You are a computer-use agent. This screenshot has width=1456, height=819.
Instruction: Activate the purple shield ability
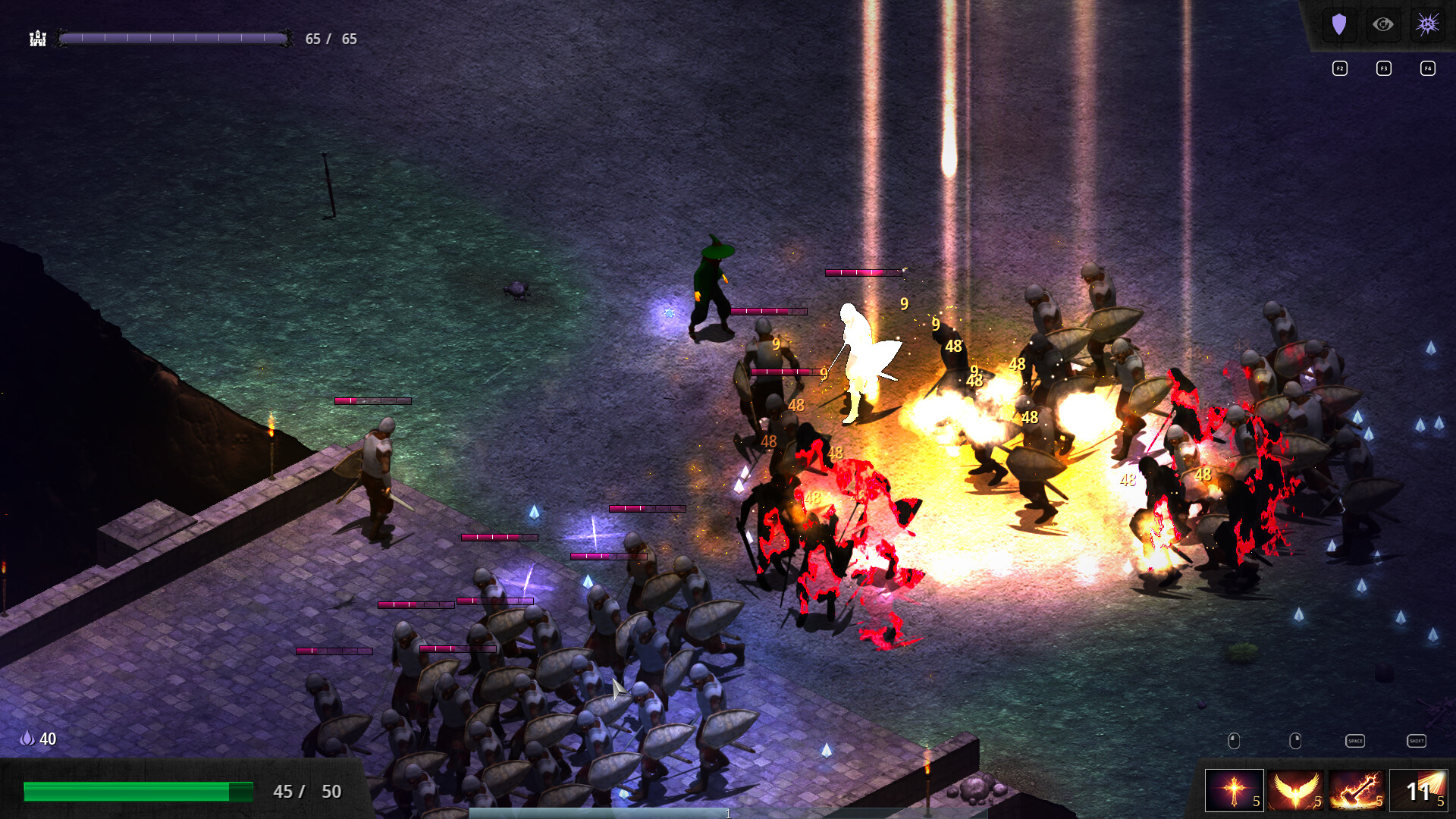(x=1339, y=25)
